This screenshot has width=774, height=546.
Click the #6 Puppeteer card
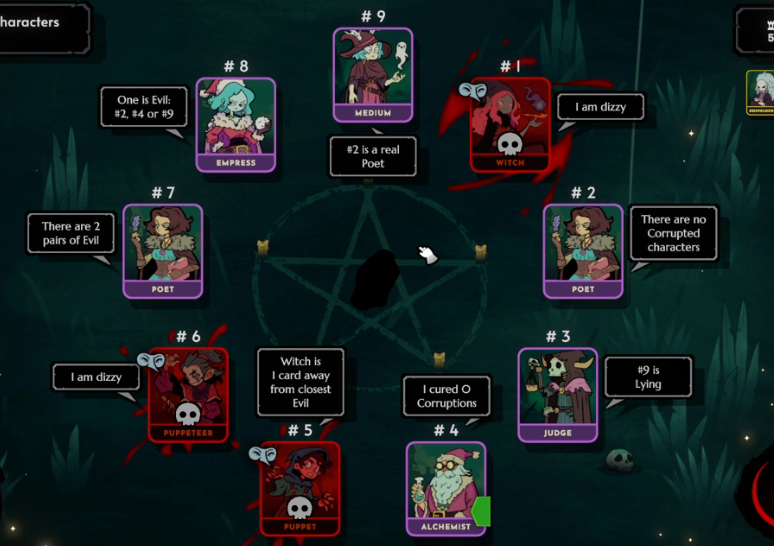188,394
